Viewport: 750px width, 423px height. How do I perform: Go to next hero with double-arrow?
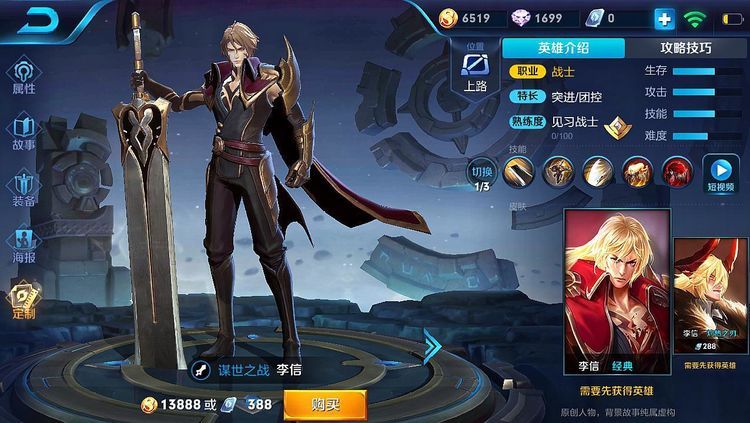coord(432,348)
